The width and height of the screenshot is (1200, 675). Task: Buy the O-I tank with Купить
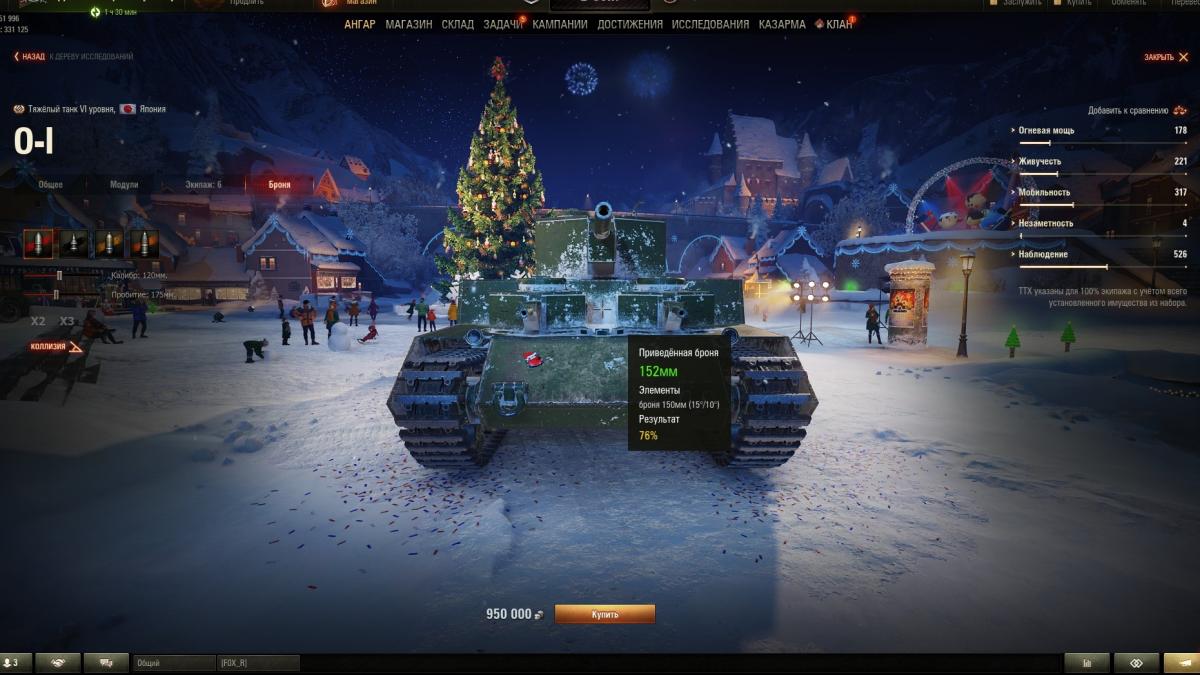(604, 614)
